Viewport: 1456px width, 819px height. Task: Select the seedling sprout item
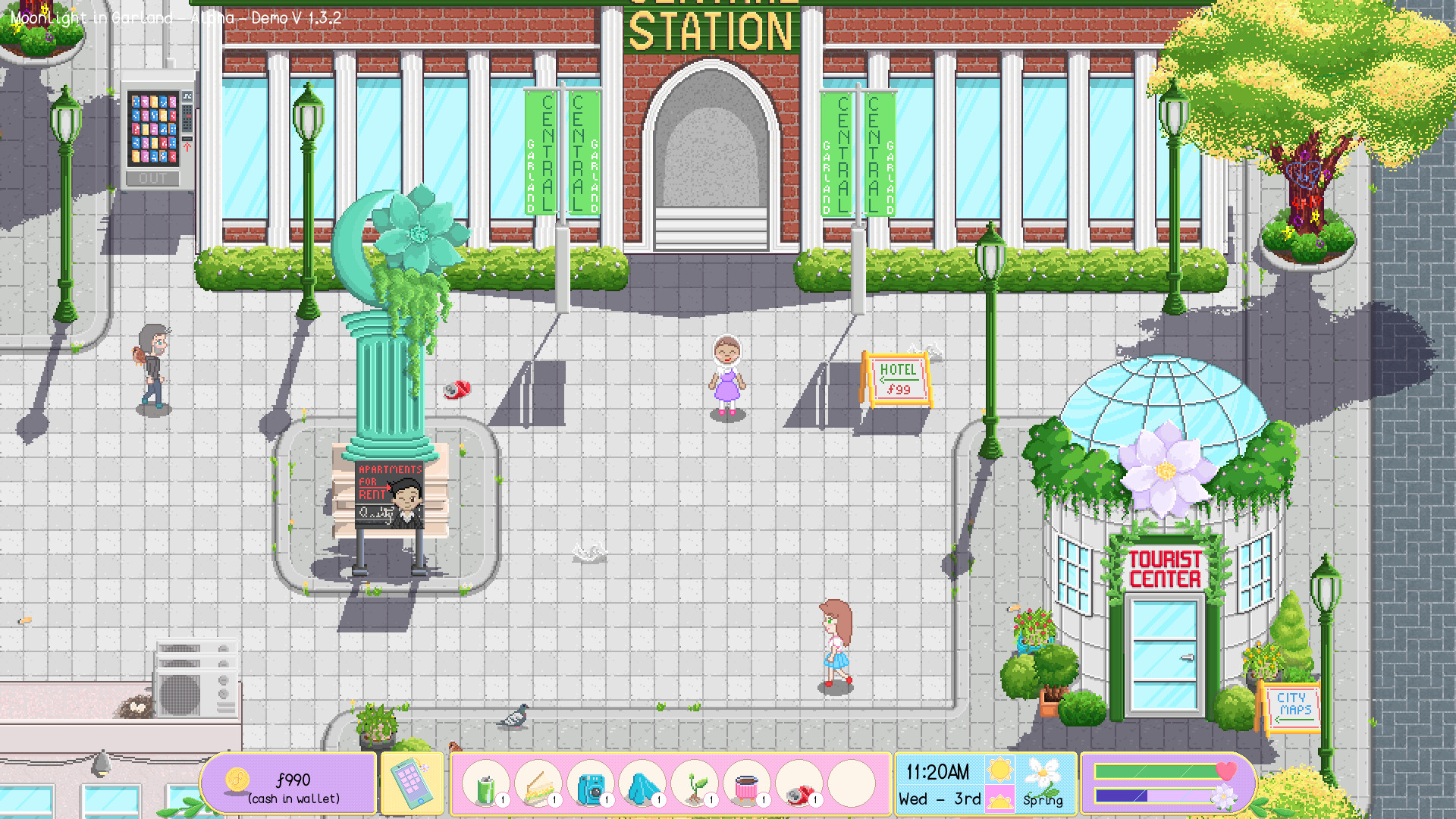(695, 785)
